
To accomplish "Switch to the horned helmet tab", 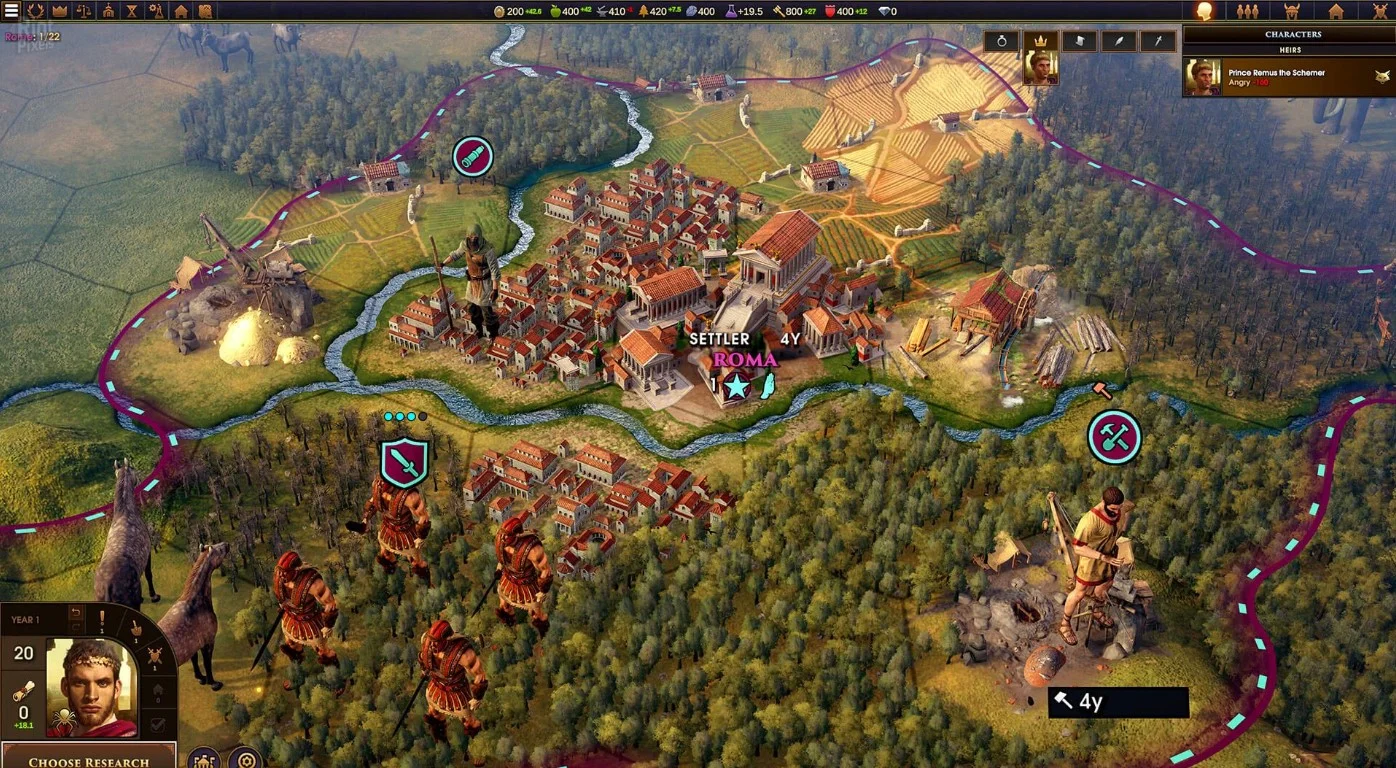I will click(1290, 11).
